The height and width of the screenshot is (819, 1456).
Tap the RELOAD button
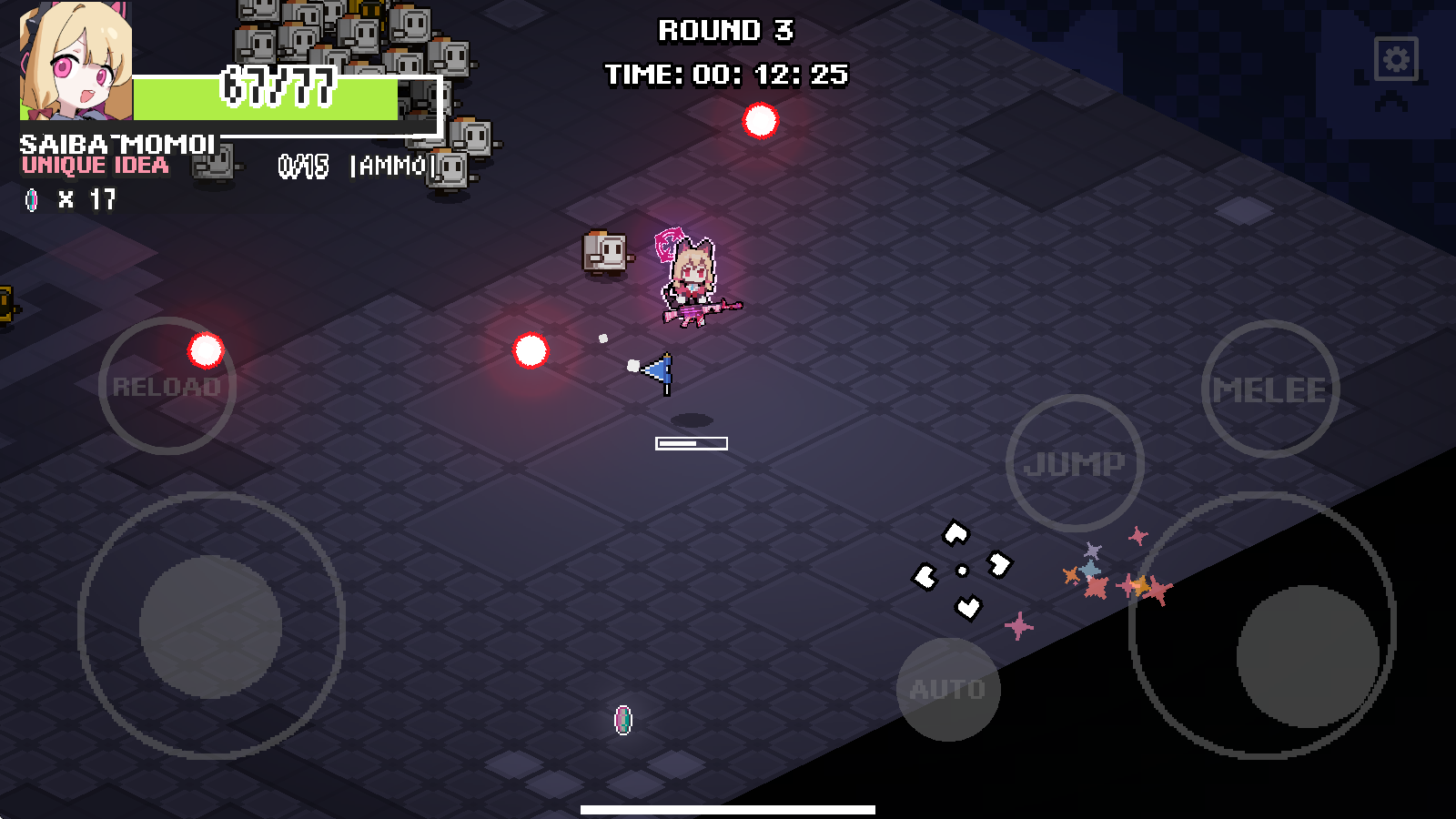(167, 387)
